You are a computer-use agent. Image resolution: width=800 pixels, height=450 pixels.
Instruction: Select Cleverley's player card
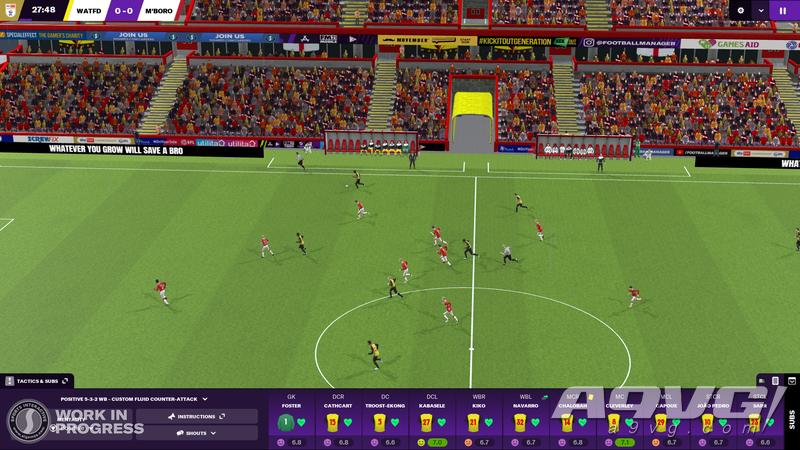pyautogui.click(x=619, y=420)
